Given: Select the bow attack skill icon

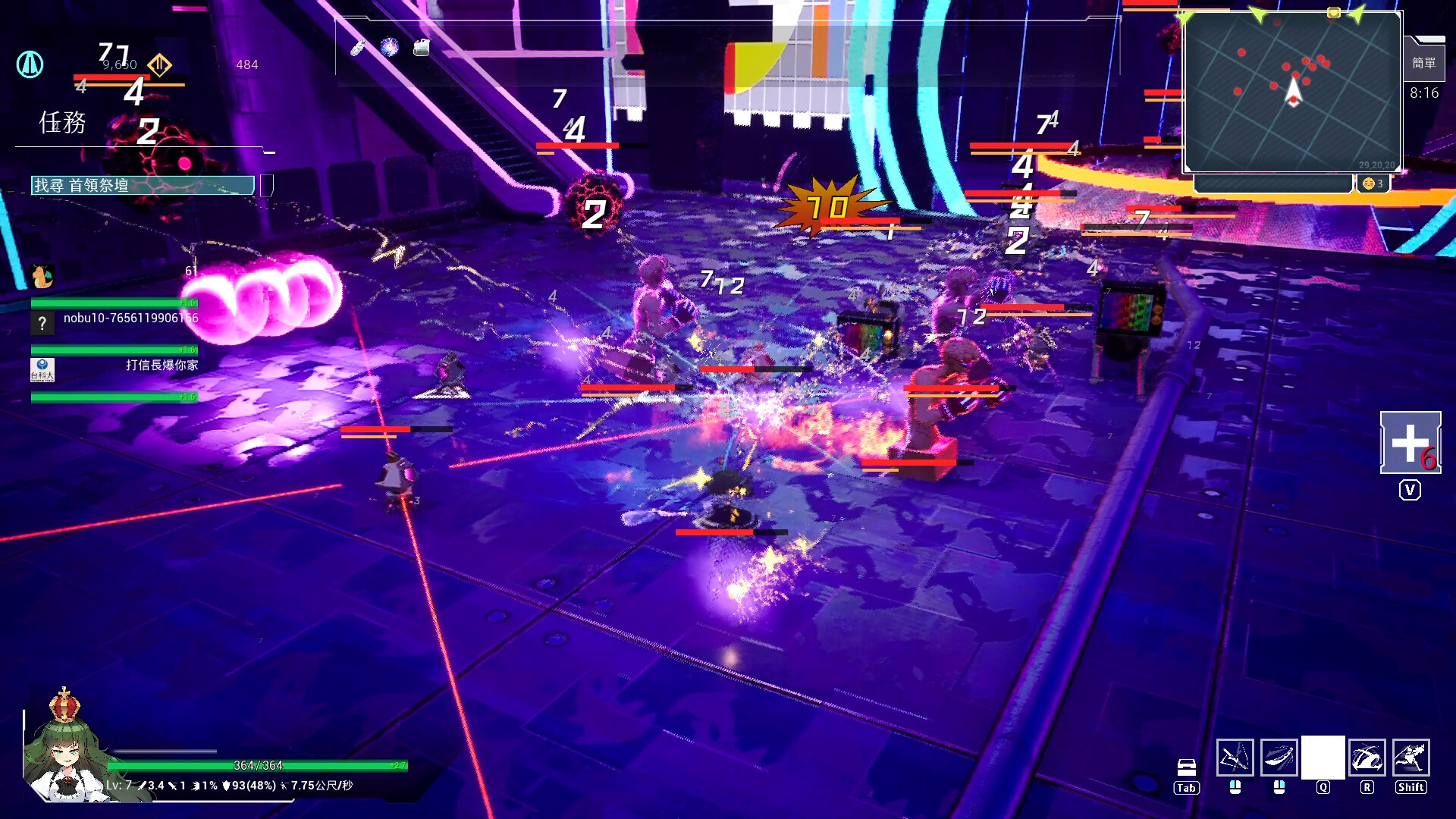Looking at the screenshot, I should click(x=1235, y=757).
